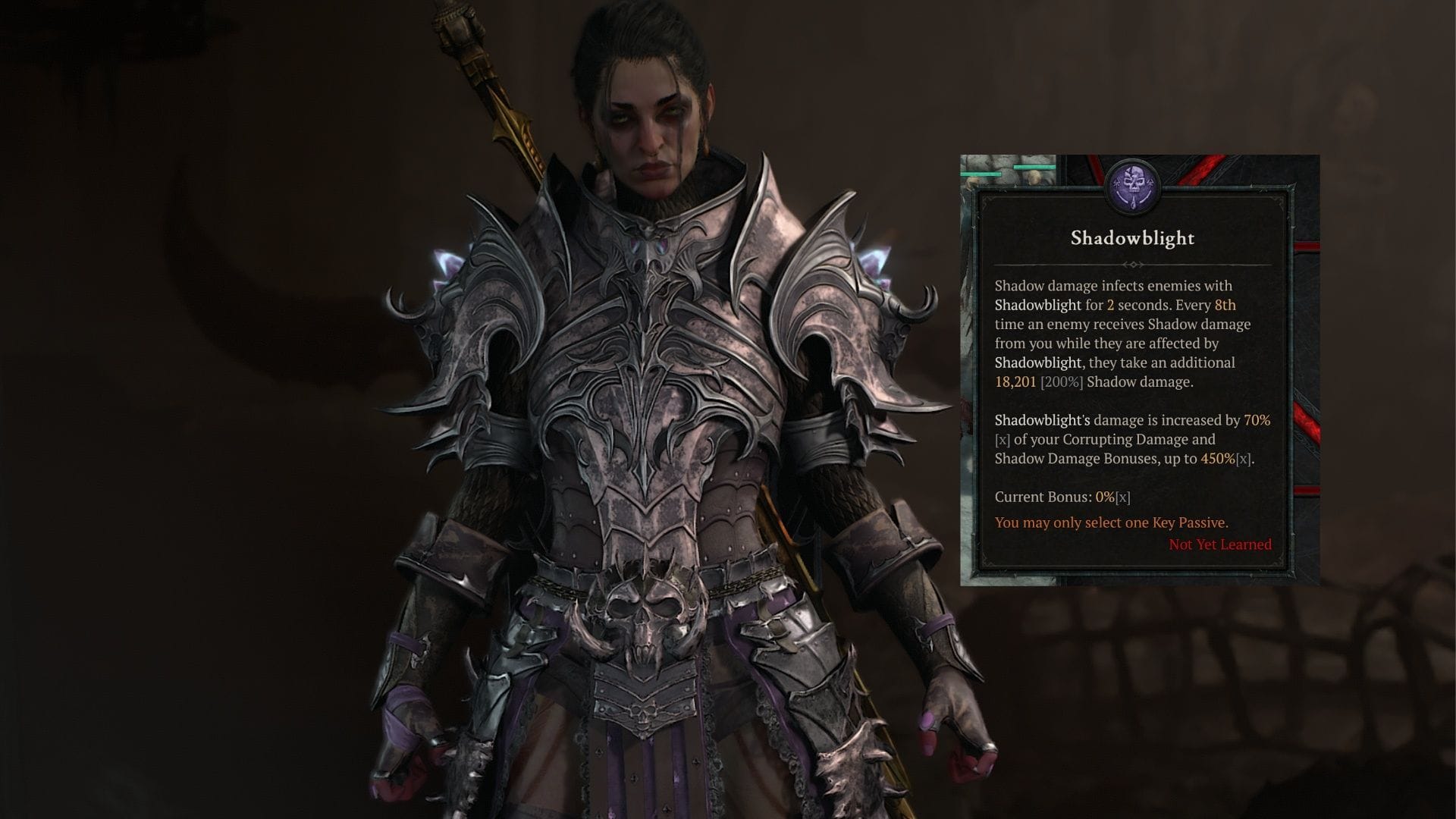Click the golden sword pommel above the shoulder

pyautogui.click(x=455, y=23)
